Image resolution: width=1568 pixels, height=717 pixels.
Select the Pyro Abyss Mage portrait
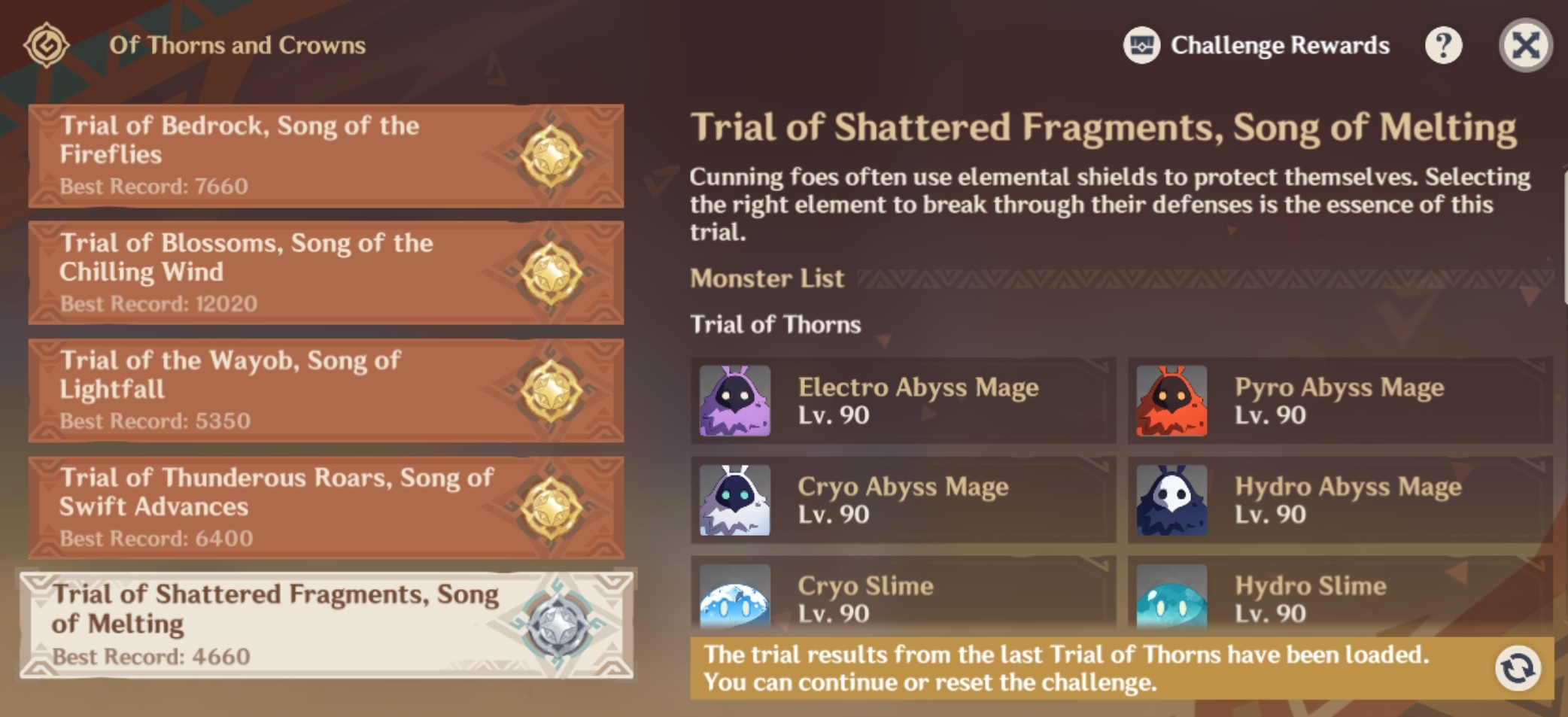1171,400
